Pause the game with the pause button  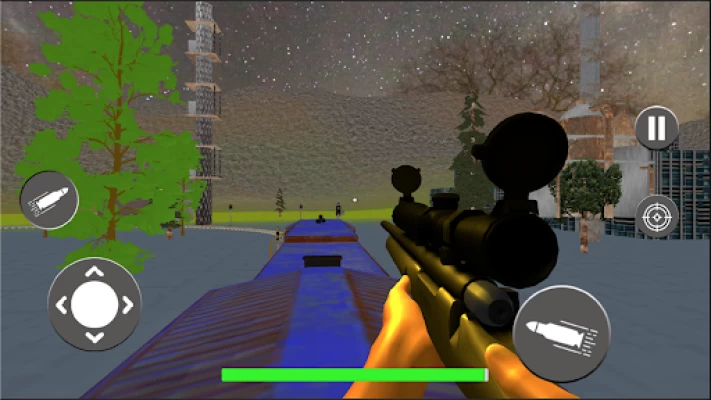(x=656, y=128)
